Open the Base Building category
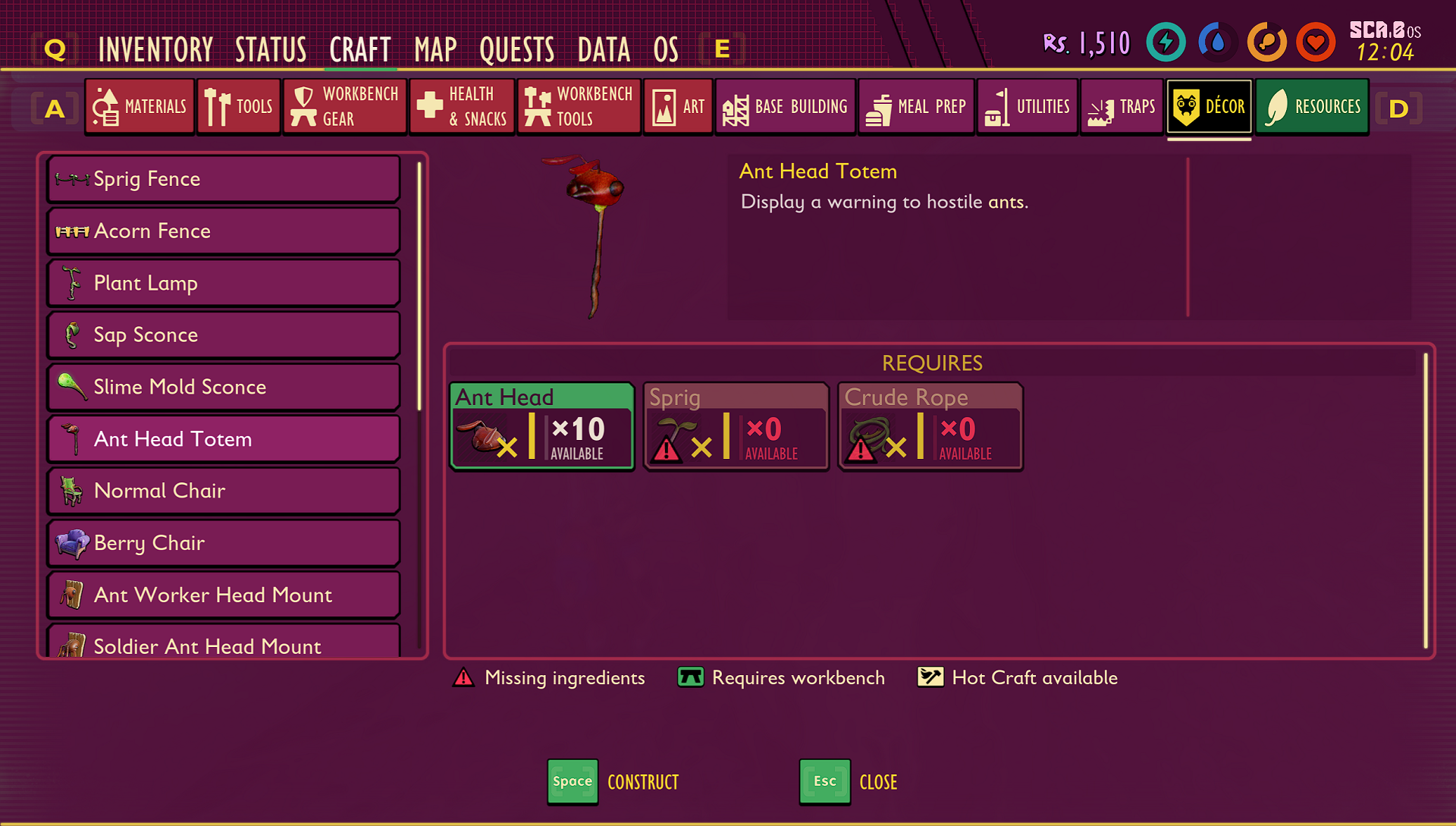1456x826 pixels. 785,106
